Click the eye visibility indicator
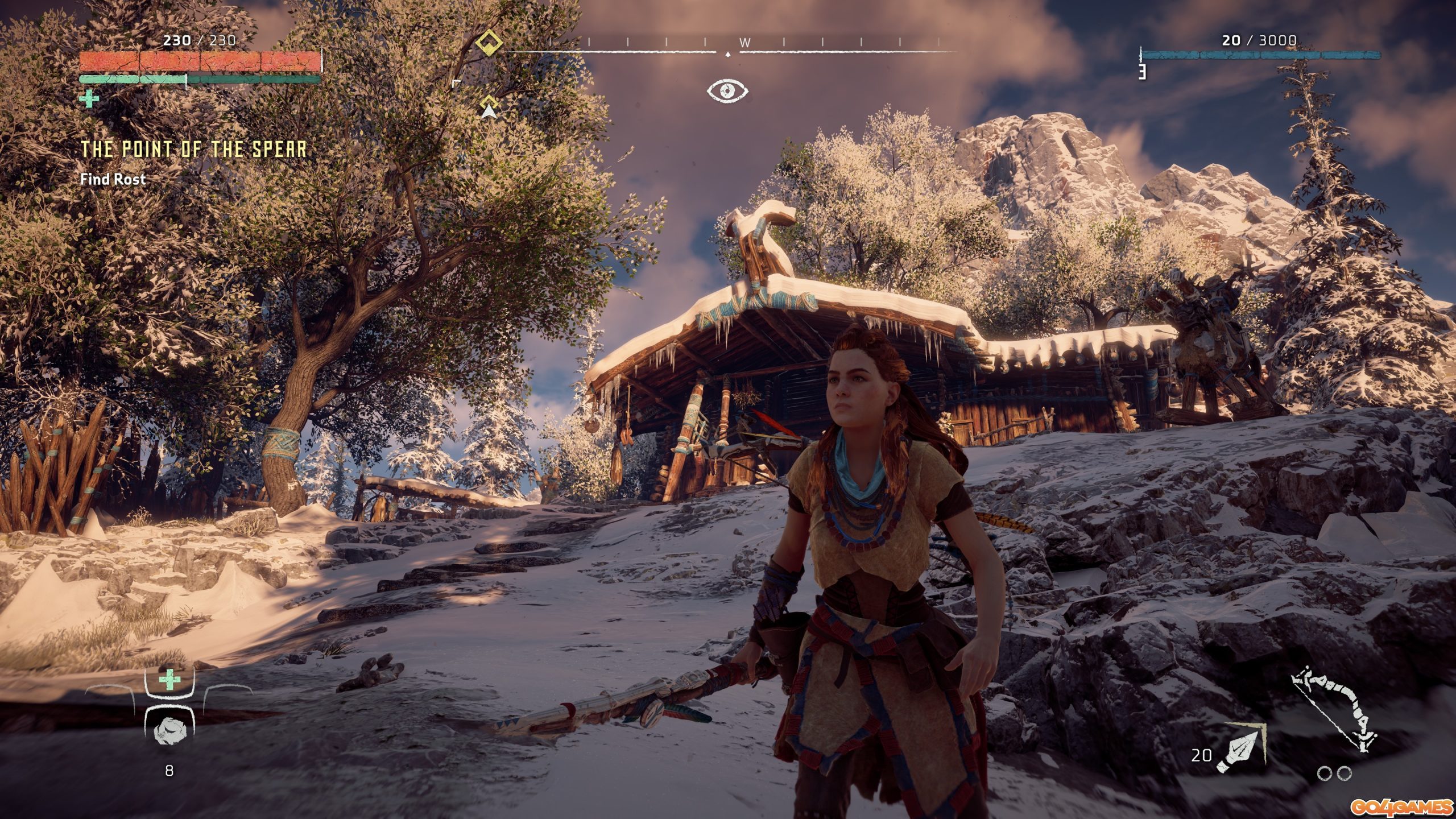Viewport: 1456px width, 819px height. (727, 90)
